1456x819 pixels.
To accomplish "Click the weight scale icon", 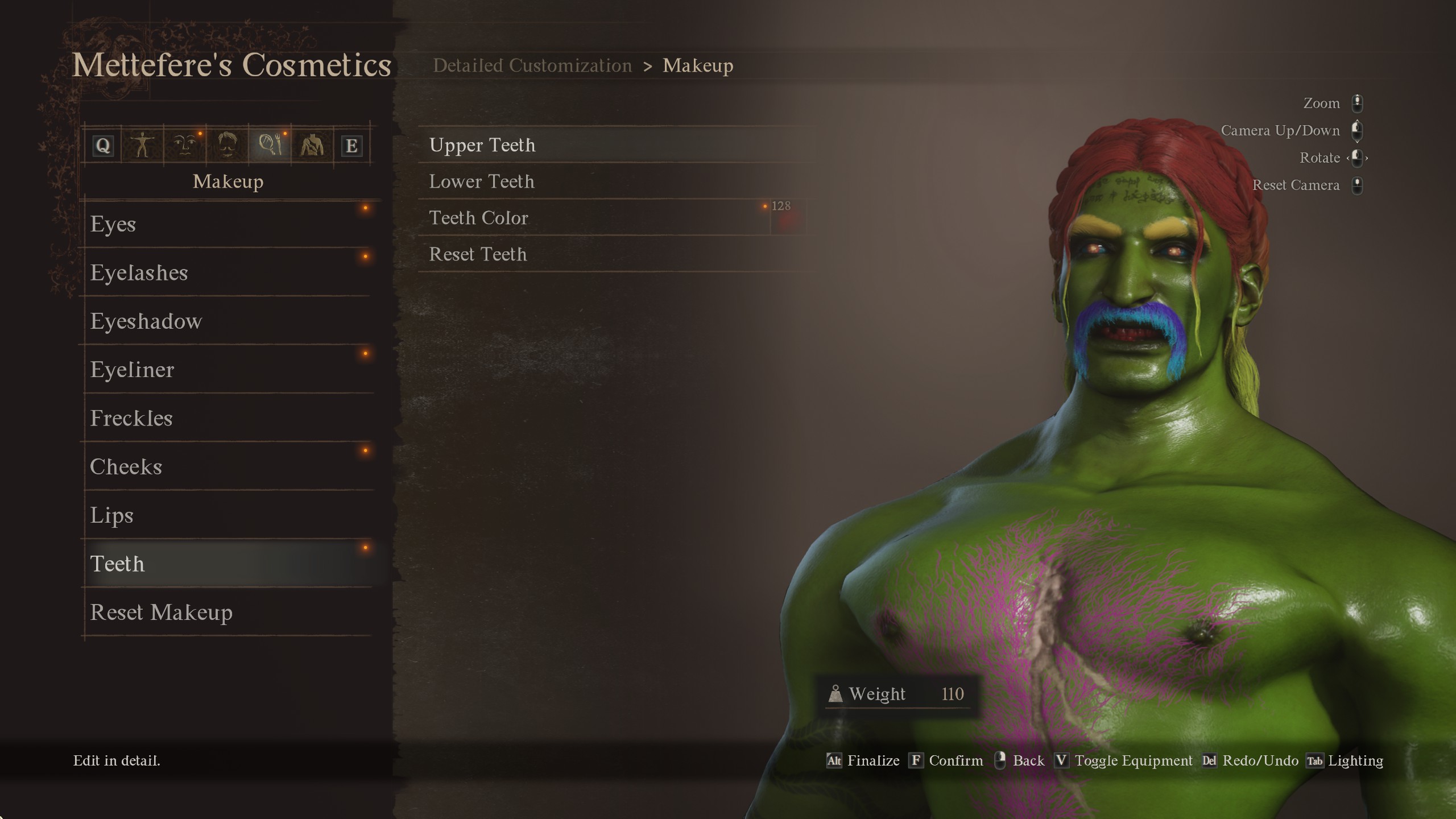I will [x=837, y=693].
